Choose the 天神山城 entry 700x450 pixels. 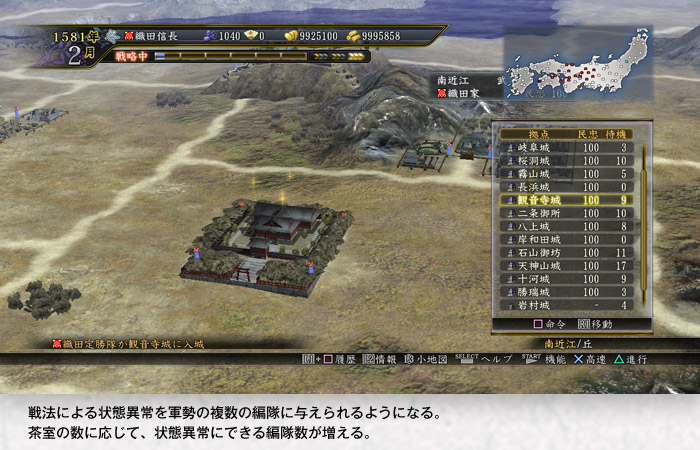click(565, 265)
